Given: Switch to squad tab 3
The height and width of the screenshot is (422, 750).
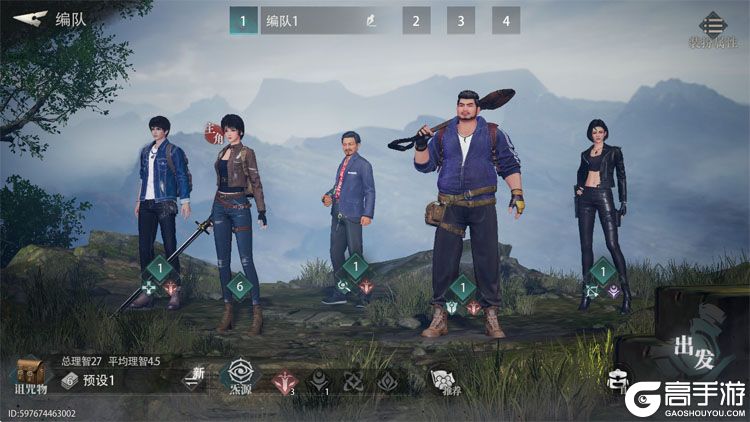Looking at the screenshot, I should click(460, 20).
